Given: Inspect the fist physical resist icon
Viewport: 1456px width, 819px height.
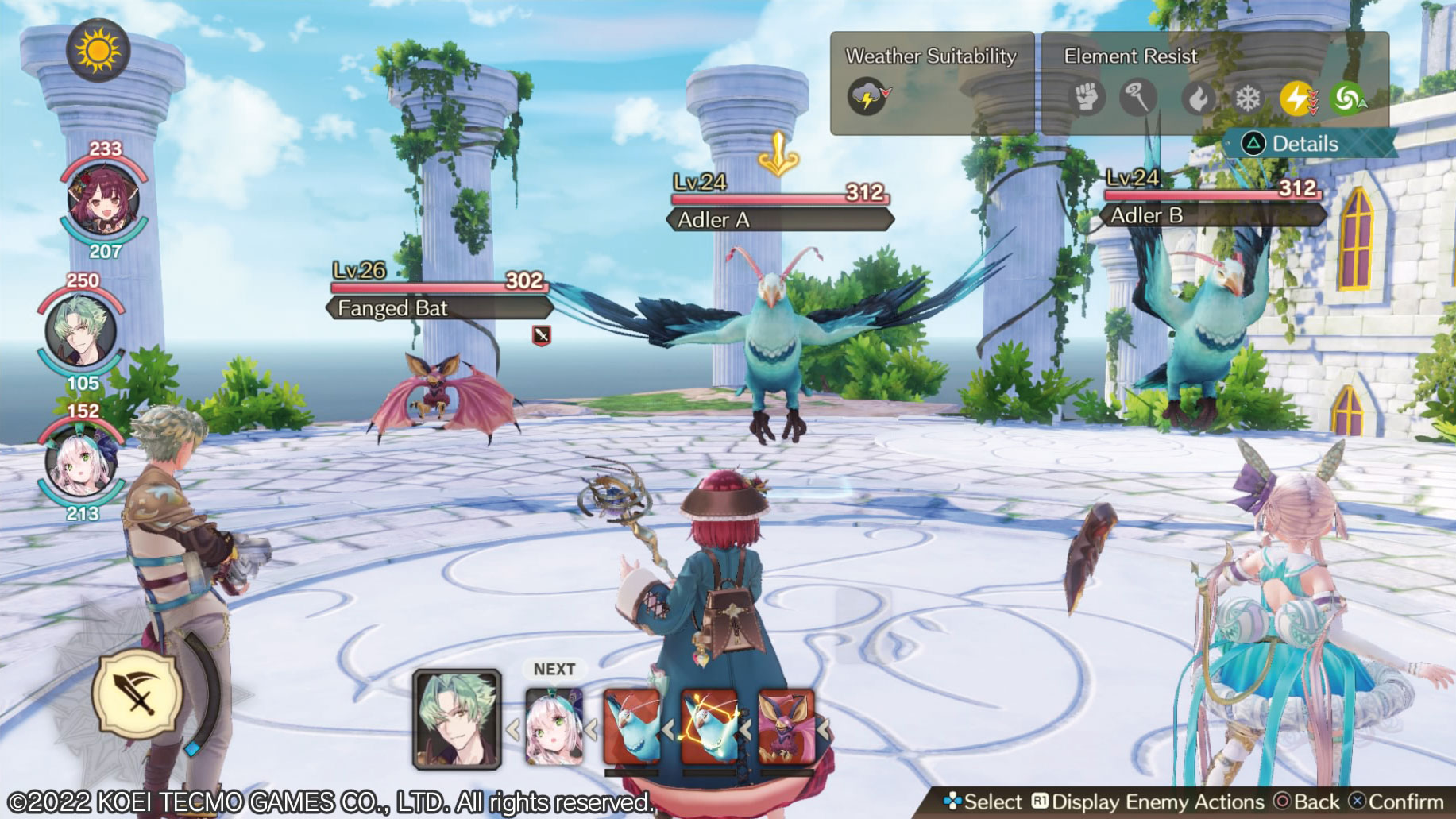Looking at the screenshot, I should (x=1087, y=98).
